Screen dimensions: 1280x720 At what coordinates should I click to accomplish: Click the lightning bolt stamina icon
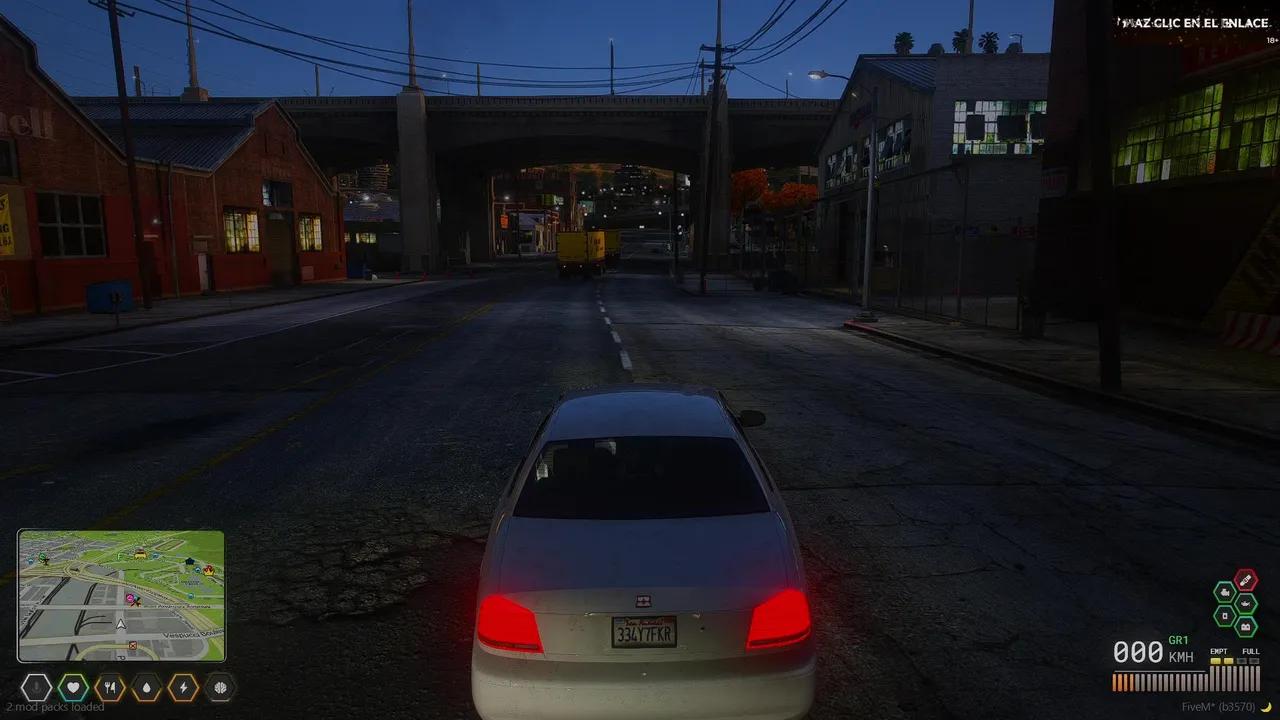pyautogui.click(x=183, y=687)
